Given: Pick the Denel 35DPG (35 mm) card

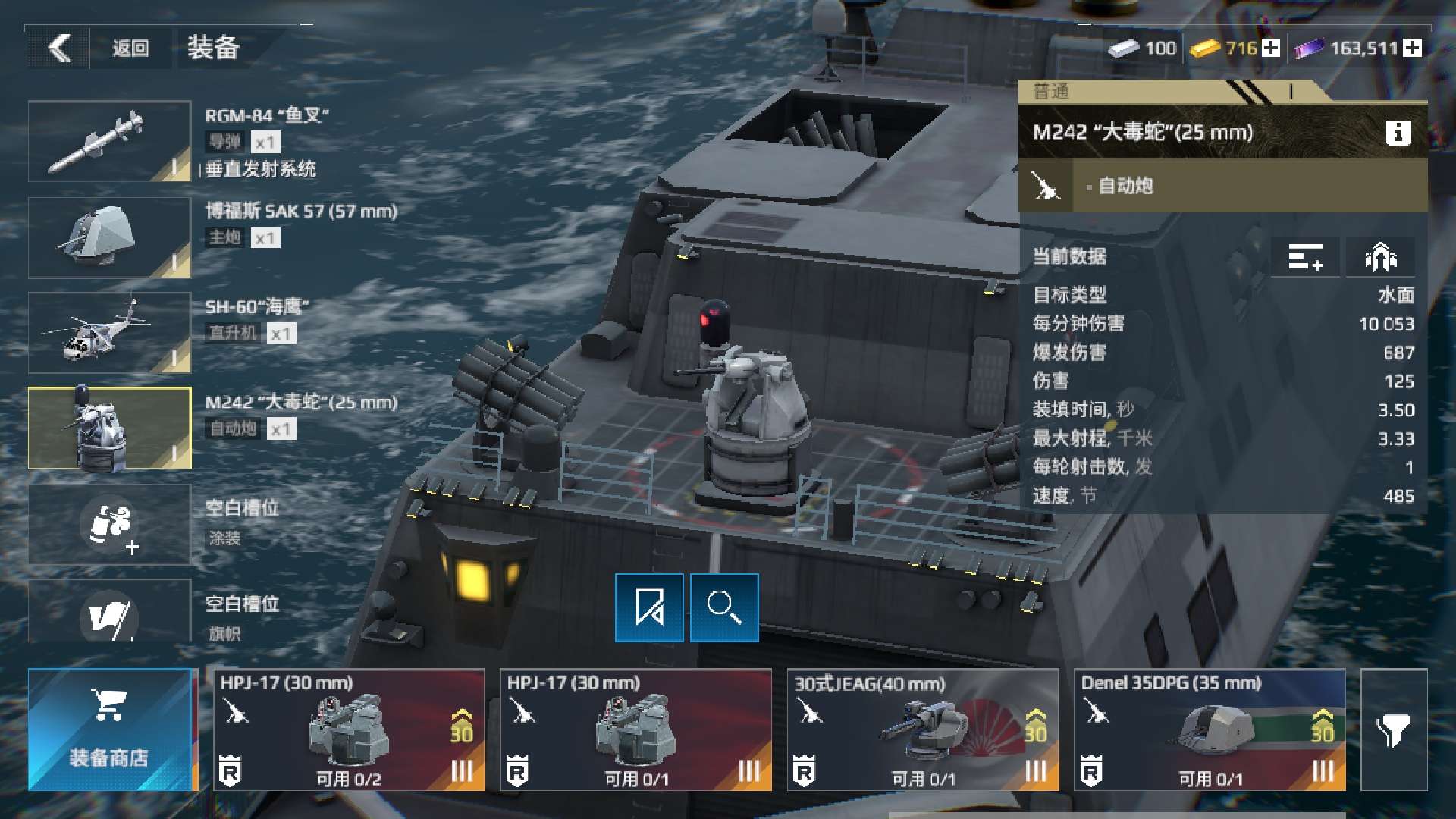Looking at the screenshot, I should tap(1210, 730).
